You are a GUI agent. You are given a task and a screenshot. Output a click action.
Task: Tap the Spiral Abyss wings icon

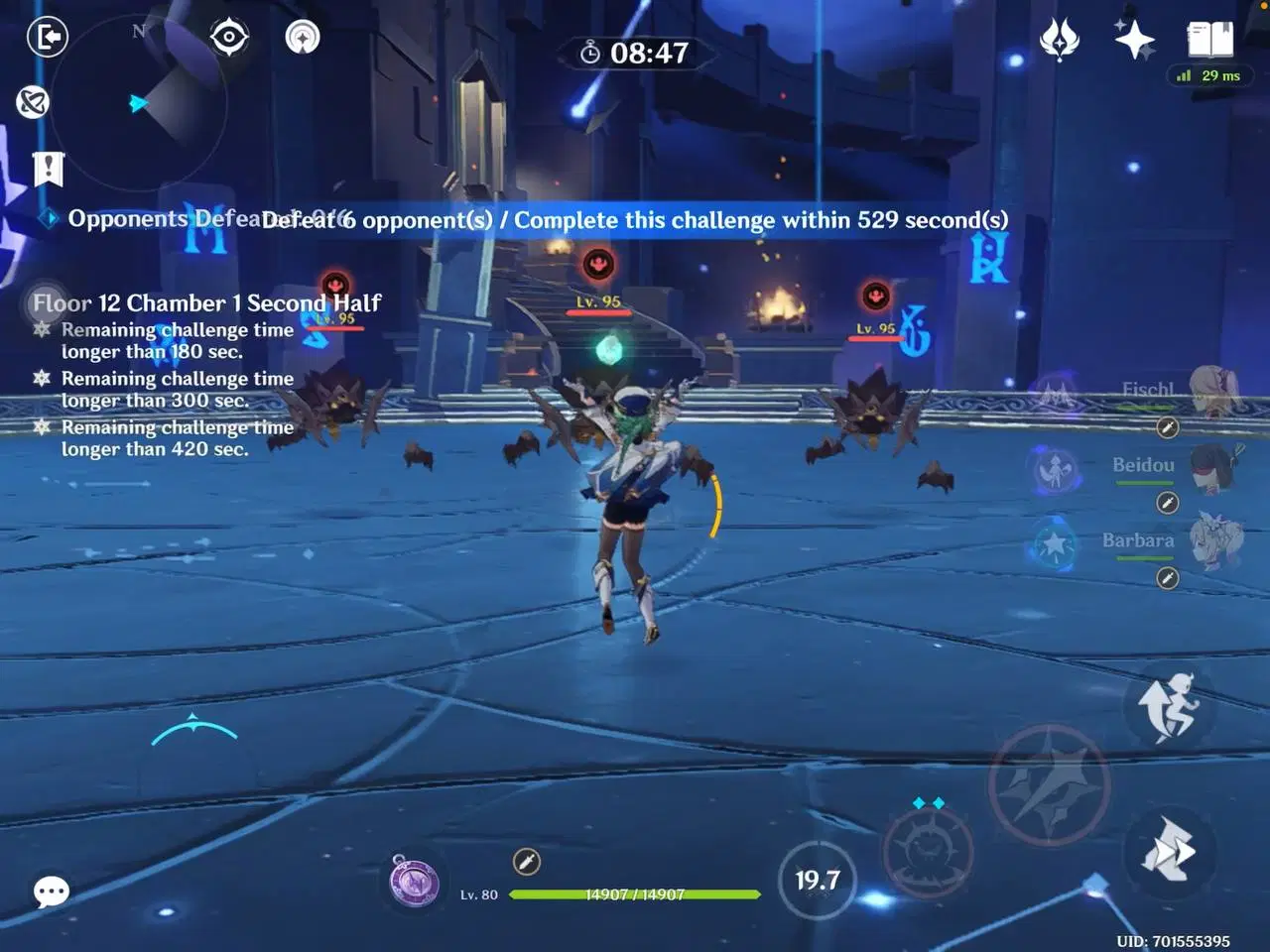pos(1059,38)
